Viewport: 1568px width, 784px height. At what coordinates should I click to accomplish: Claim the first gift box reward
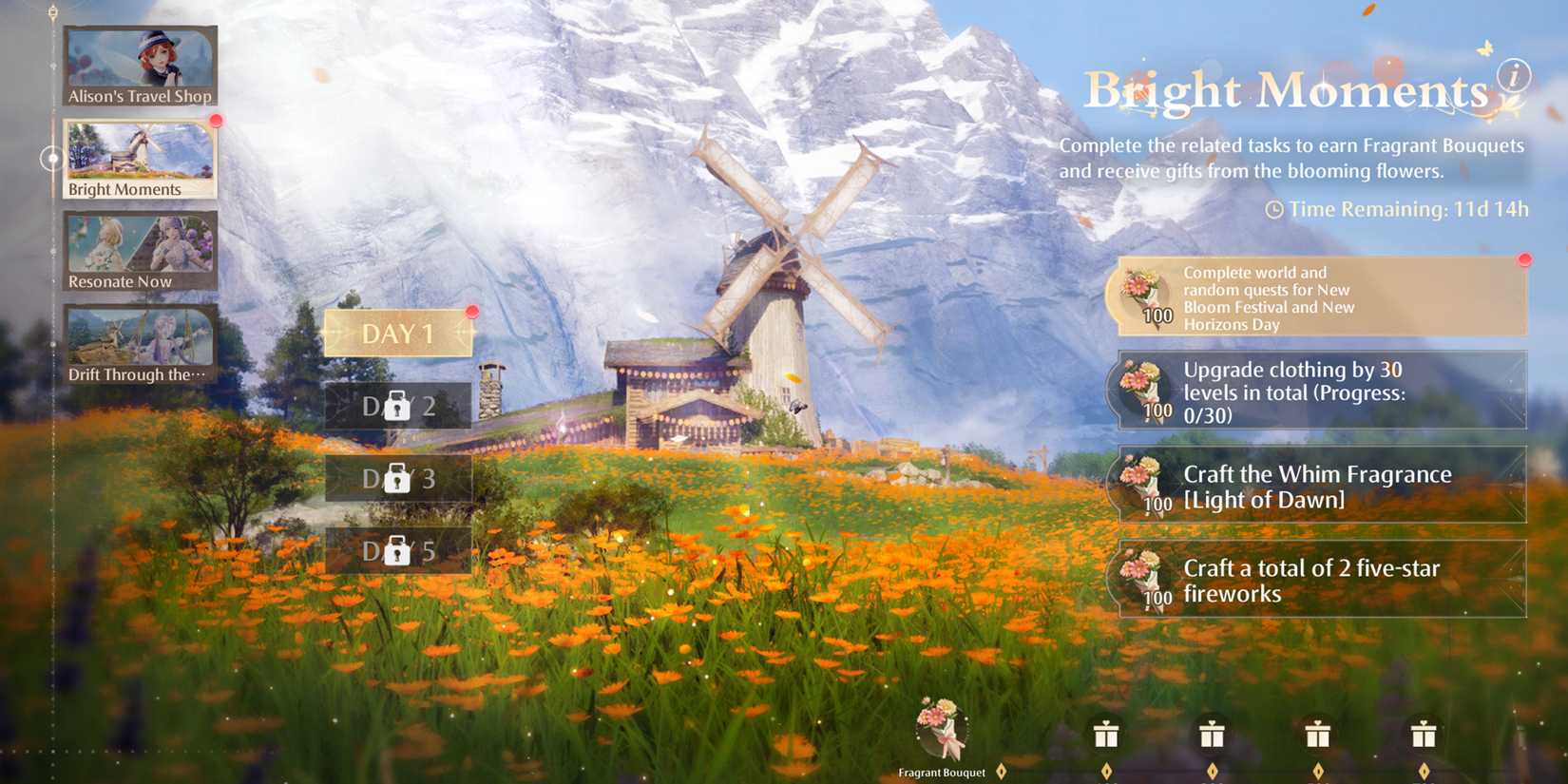pos(1105,735)
